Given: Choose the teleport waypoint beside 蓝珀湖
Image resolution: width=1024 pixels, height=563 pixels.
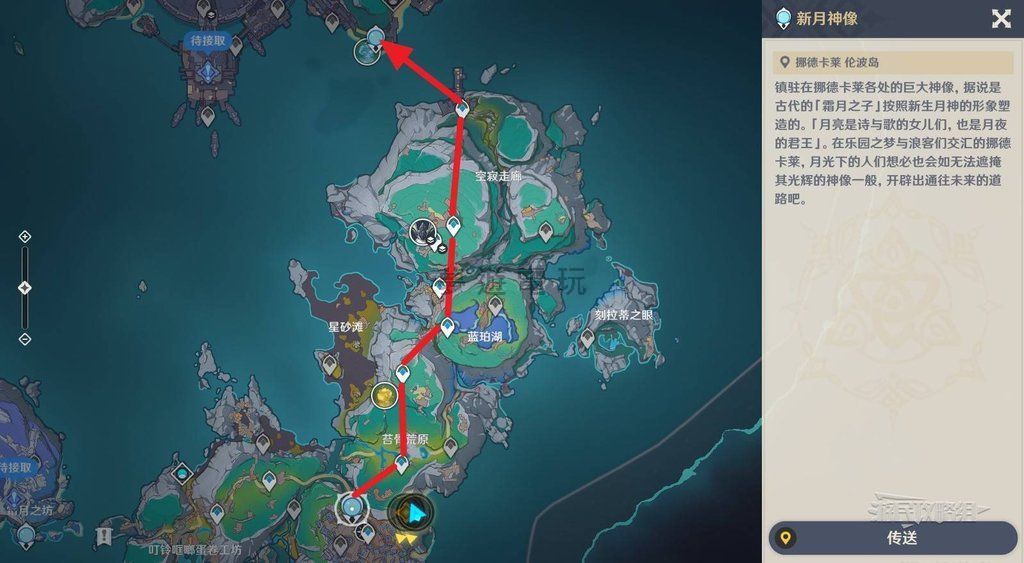Looking at the screenshot, I should pos(448,327).
